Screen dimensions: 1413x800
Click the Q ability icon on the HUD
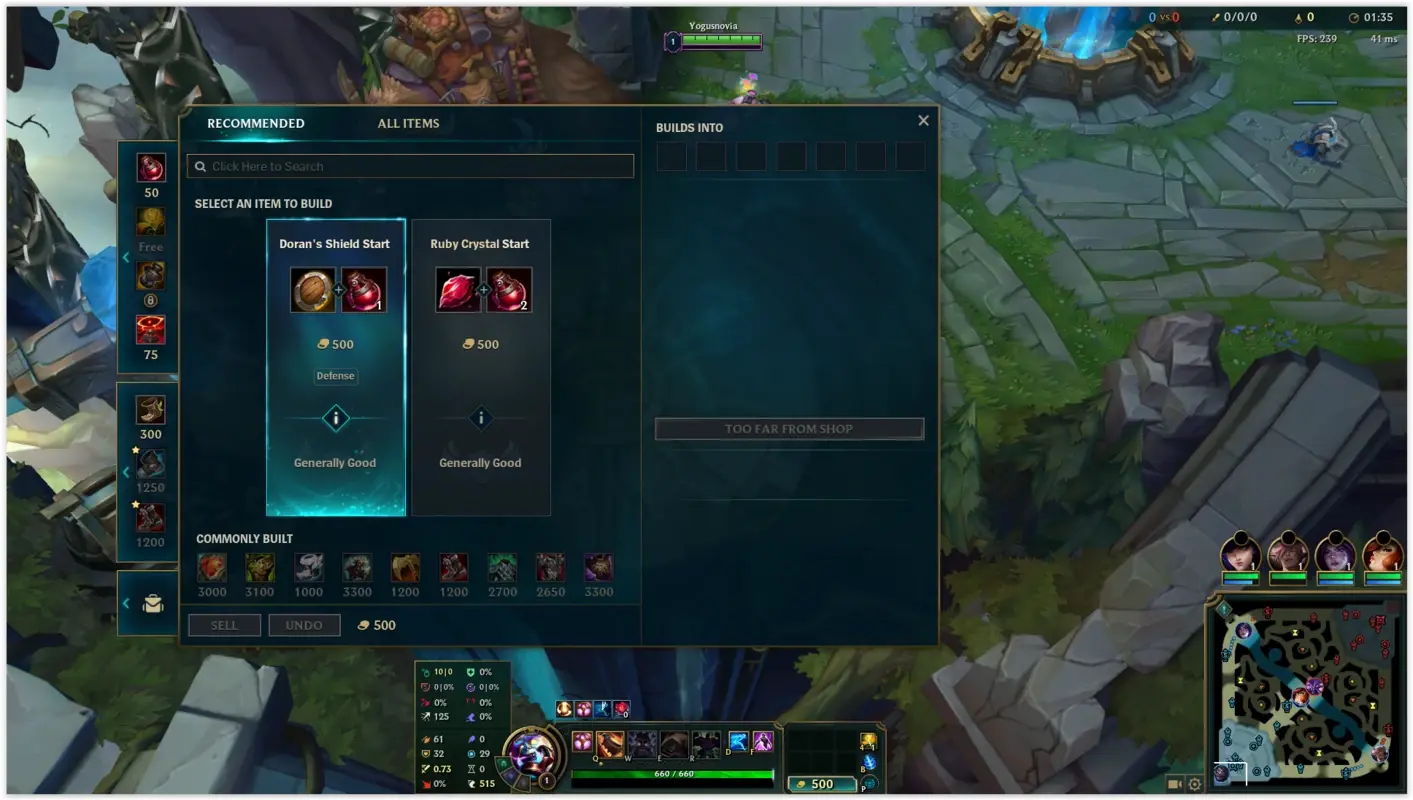click(607, 742)
